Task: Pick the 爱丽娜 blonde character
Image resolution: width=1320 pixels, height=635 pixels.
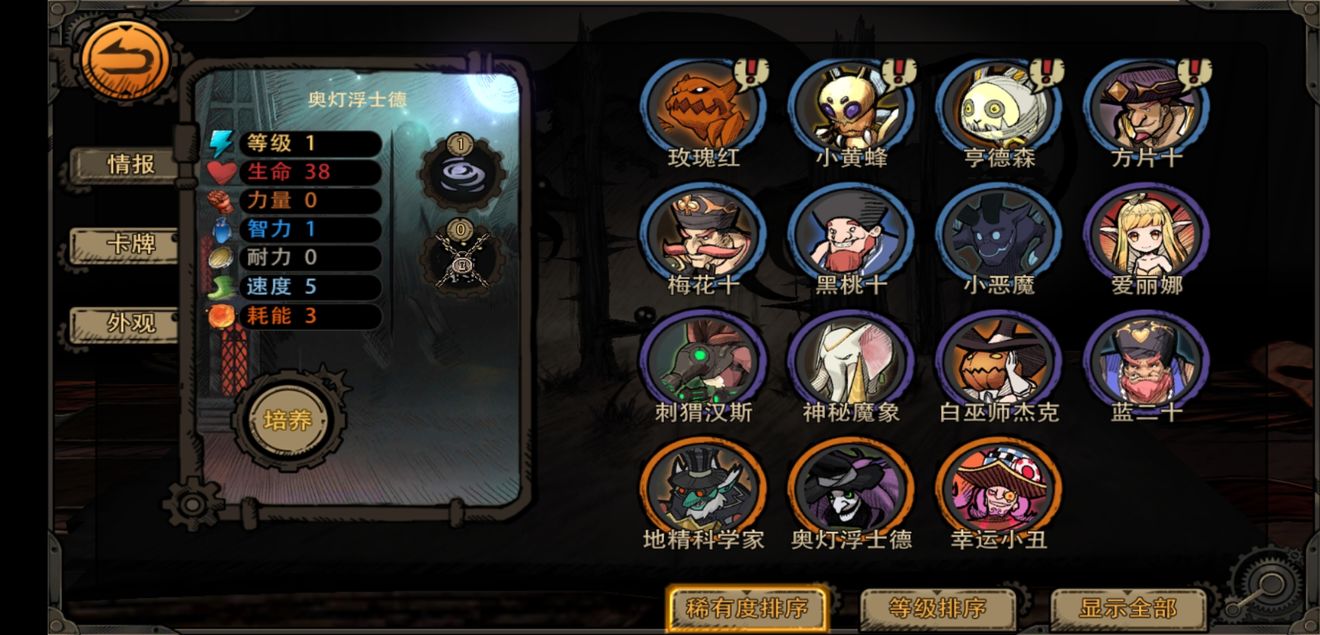Action: point(1146,234)
